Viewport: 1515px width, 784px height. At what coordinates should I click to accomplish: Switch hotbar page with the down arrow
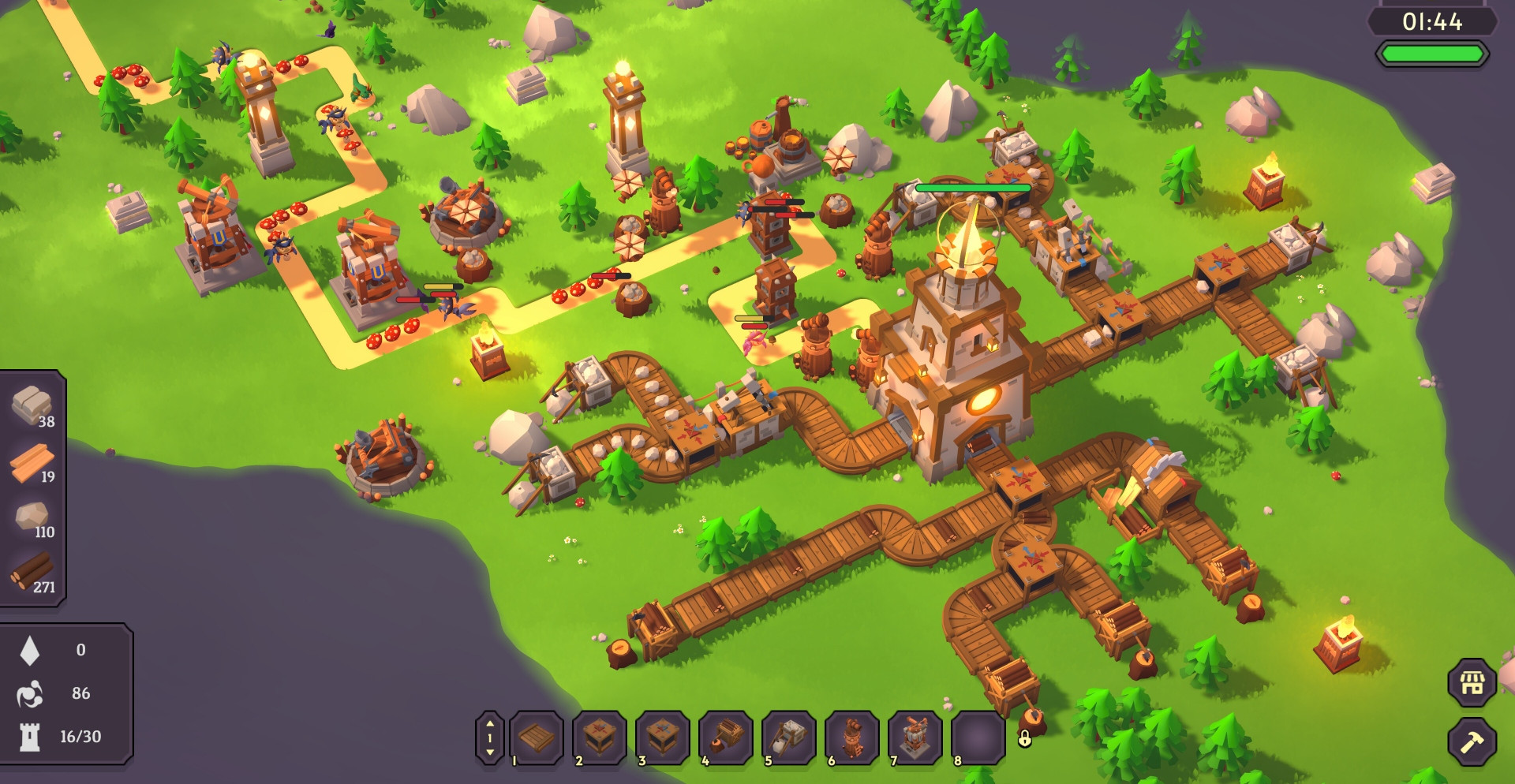[490, 753]
